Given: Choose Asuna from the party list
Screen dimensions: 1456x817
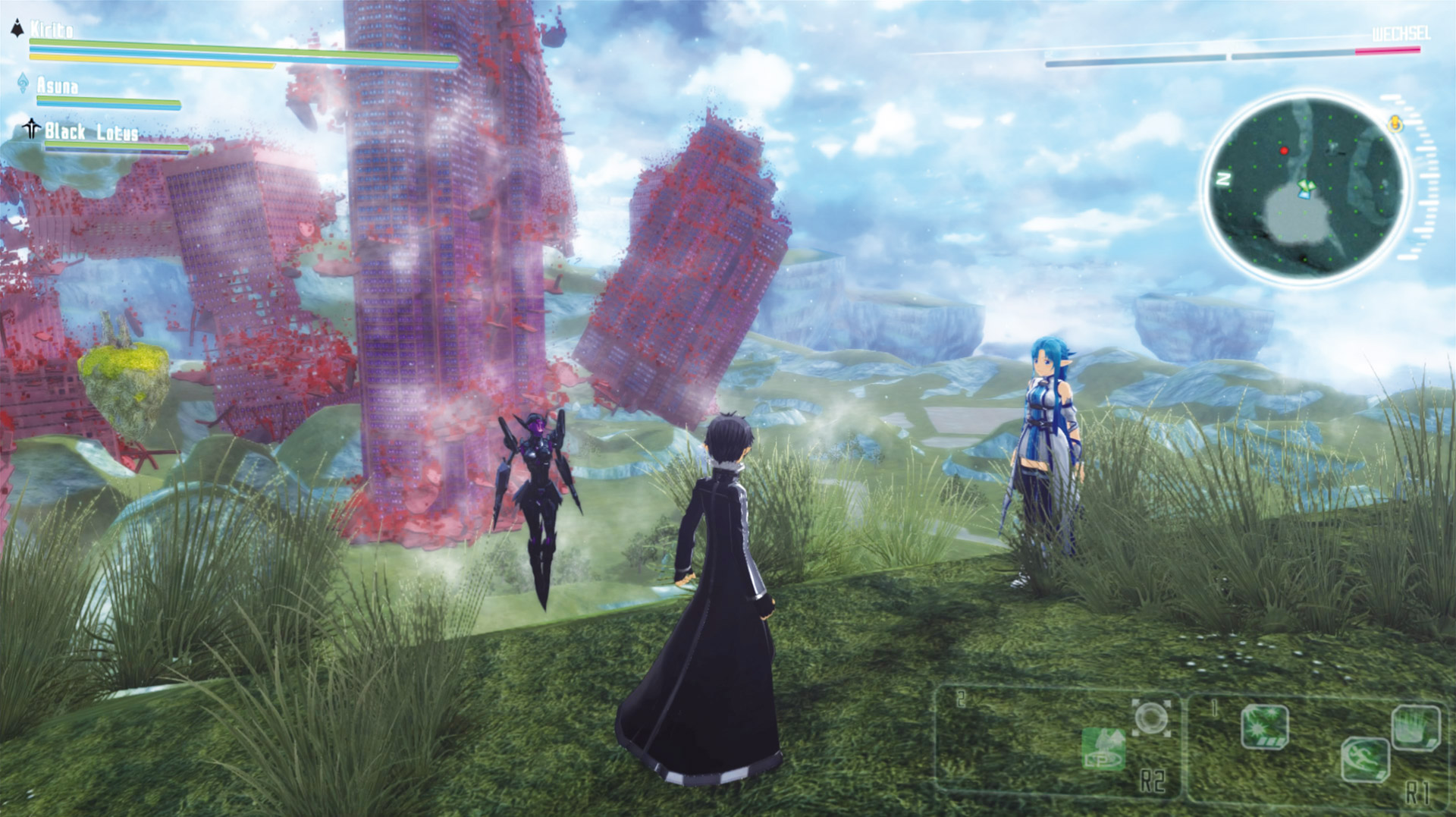Looking at the screenshot, I should (57, 86).
